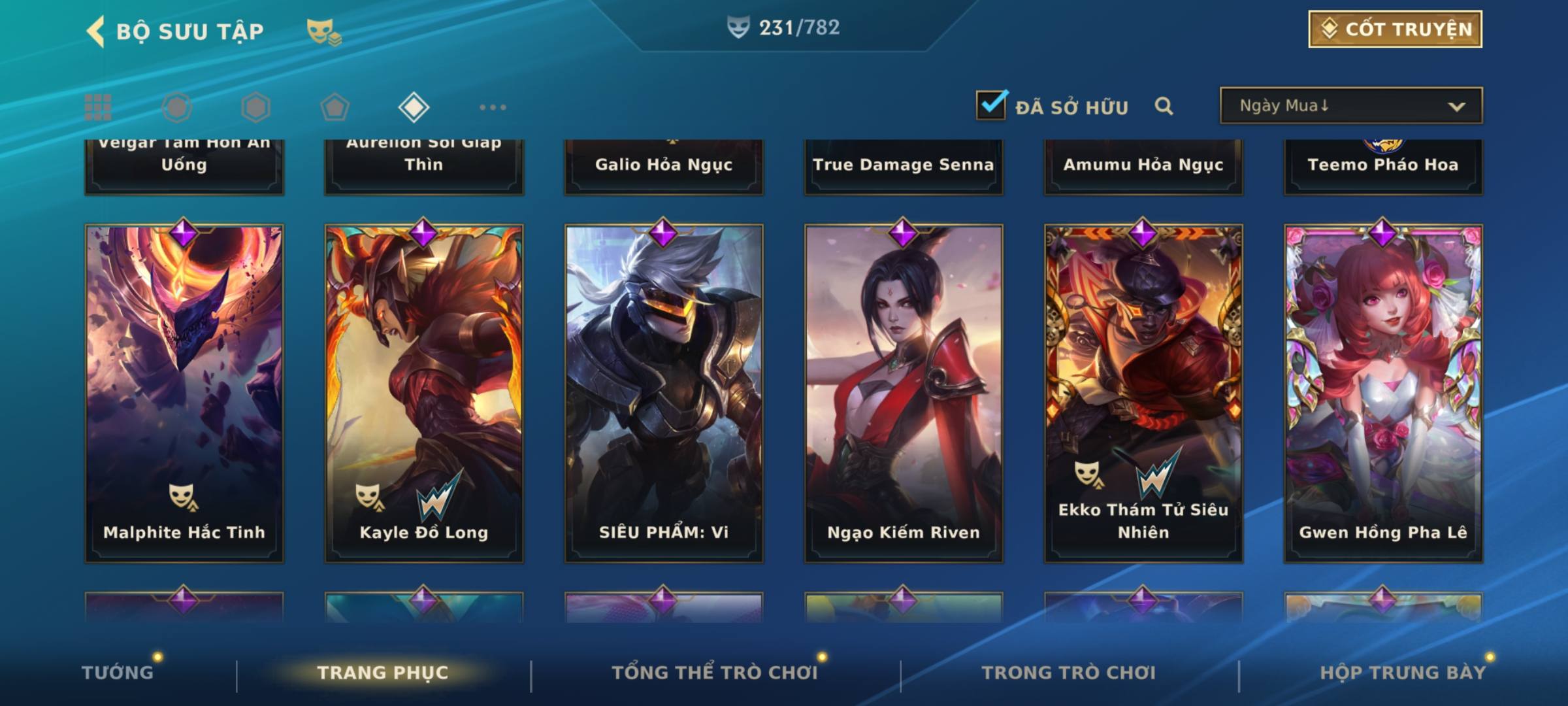Image resolution: width=1568 pixels, height=706 pixels.
Task: Choose the pentagon rarity filter
Action: pos(335,107)
